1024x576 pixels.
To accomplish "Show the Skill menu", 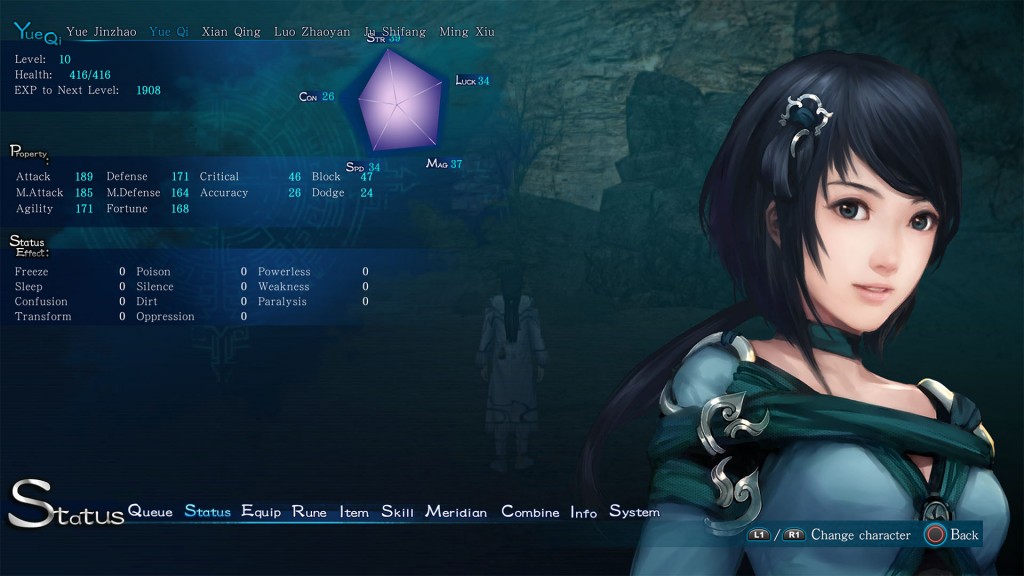I will tap(397, 512).
